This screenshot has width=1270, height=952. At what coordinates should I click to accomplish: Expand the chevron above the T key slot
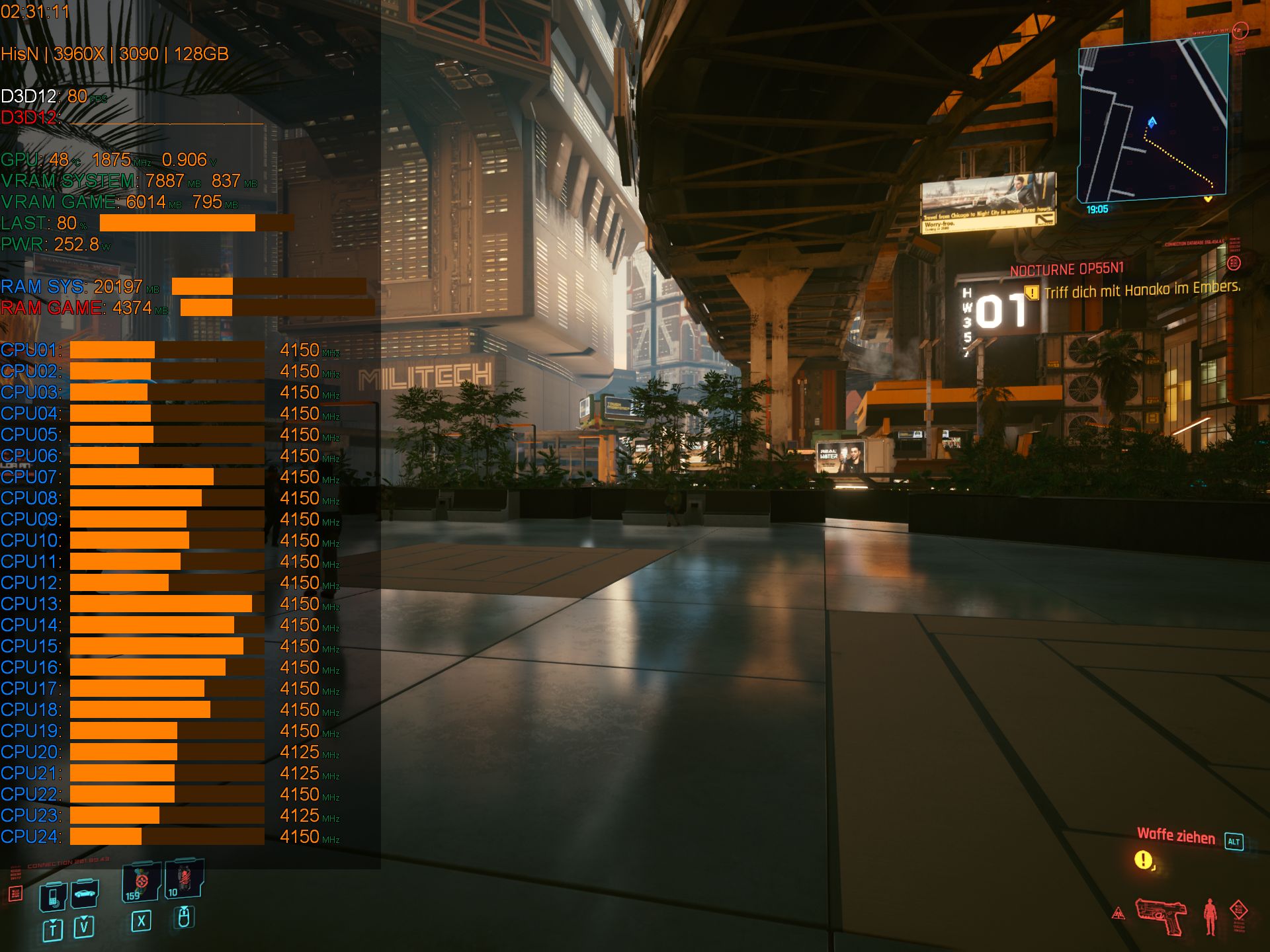[x=53, y=921]
